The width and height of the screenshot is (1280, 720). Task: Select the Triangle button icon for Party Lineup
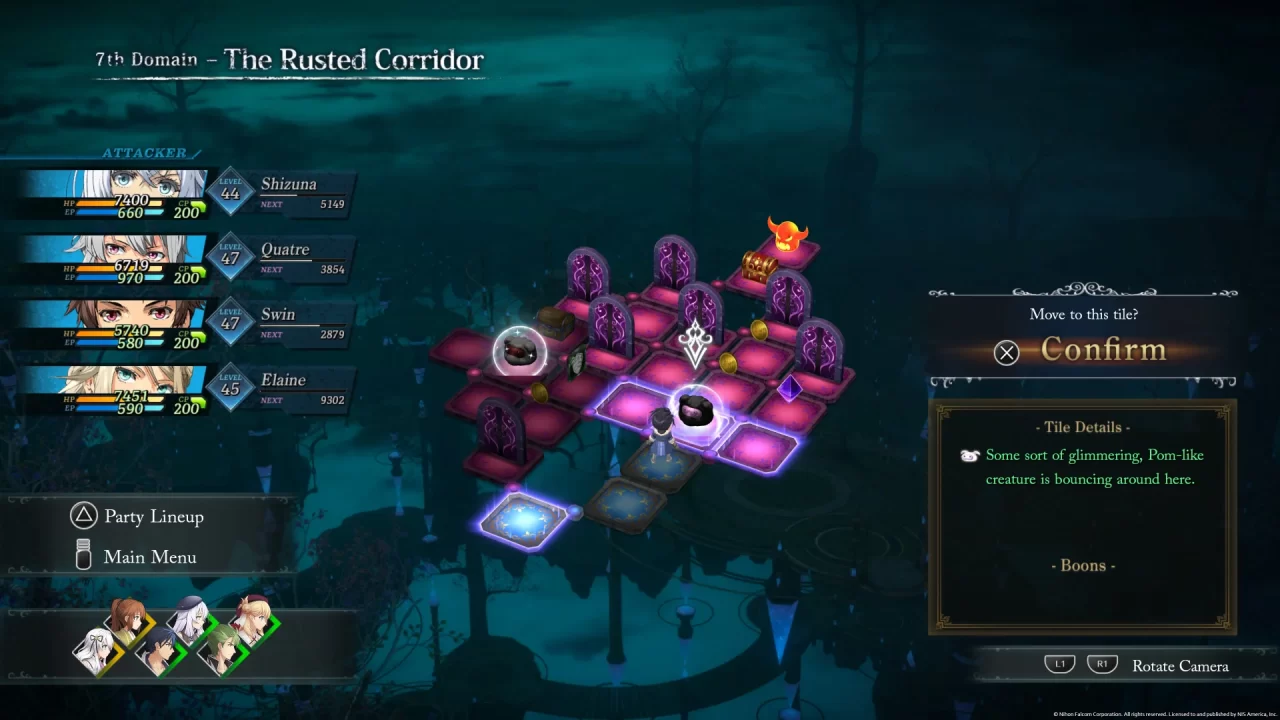tap(83, 516)
